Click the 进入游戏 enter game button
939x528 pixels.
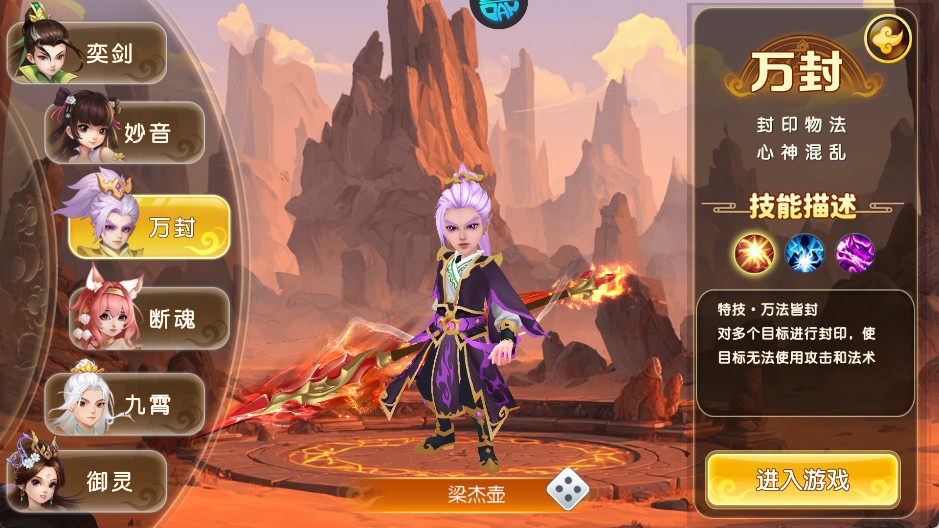[802, 480]
